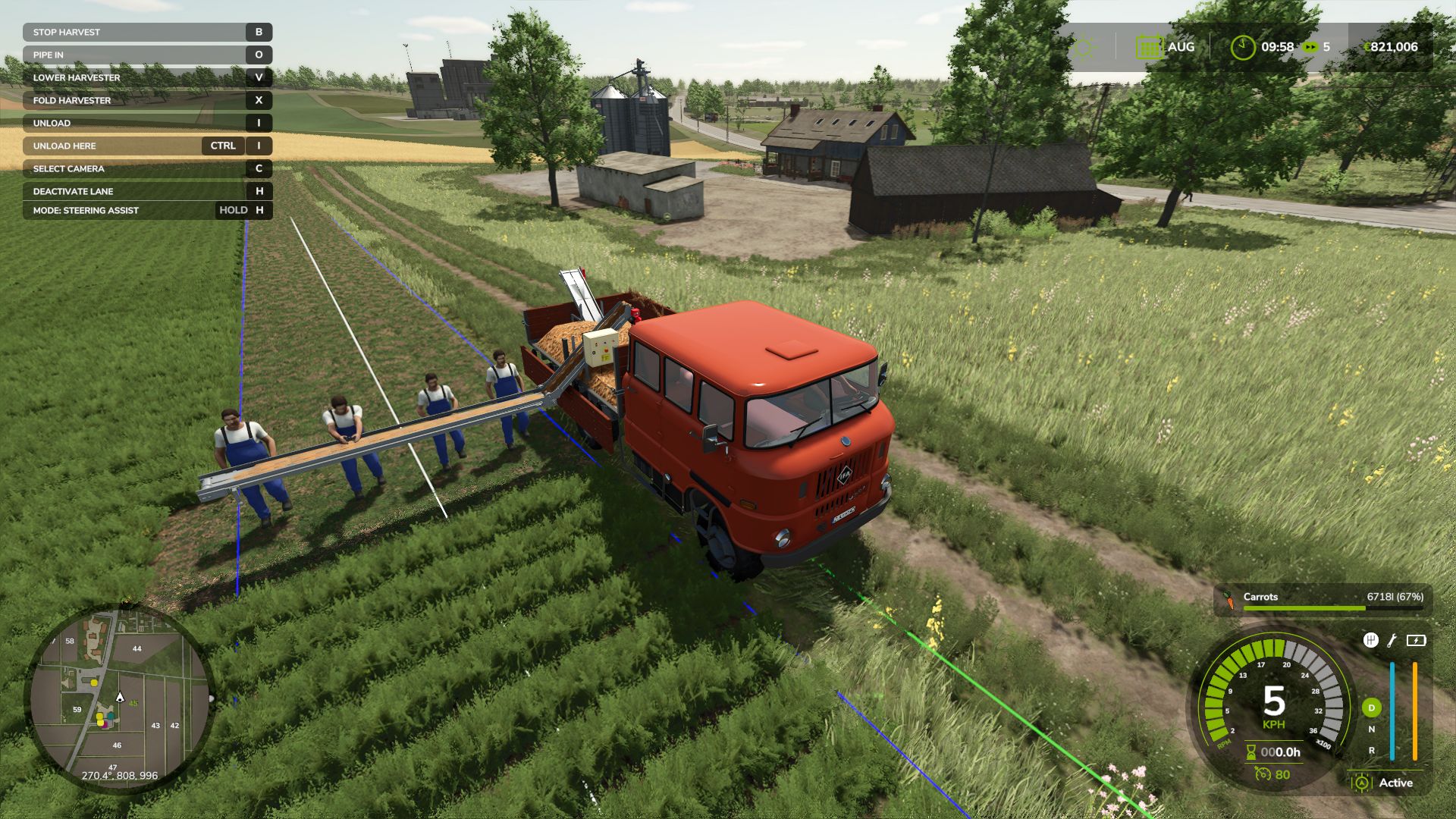The image size is (1456, 819).
Task: Click the sun weather icon
Action: click(1083, 47)
